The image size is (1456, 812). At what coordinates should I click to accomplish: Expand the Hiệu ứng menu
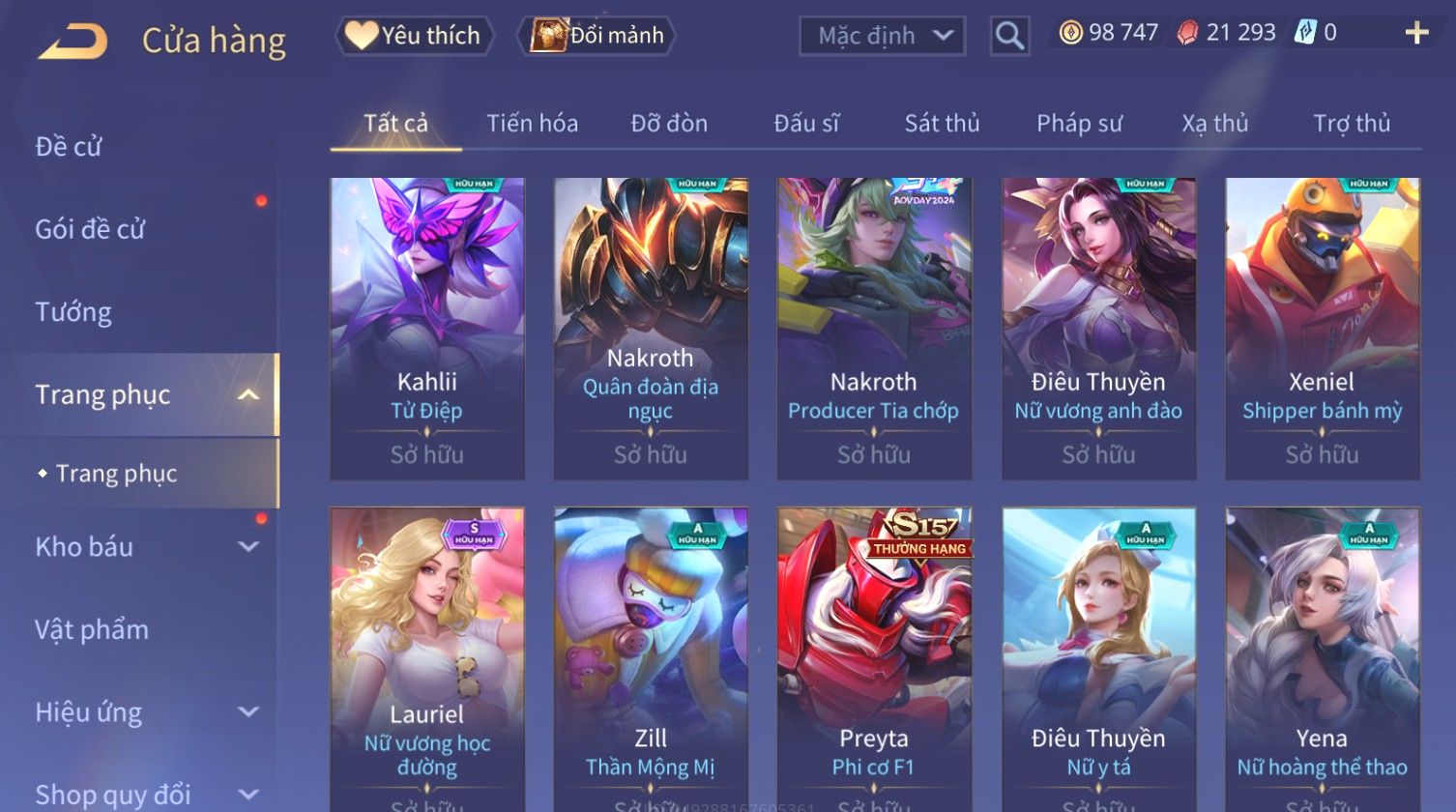(145, 712)
